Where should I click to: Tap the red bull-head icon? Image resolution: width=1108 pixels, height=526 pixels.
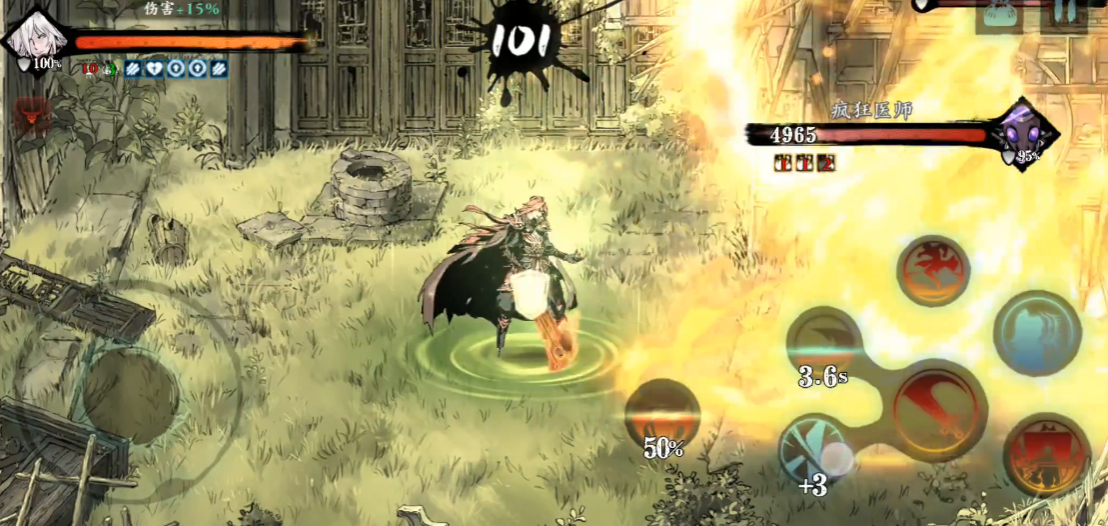pyautogui.click(x=33, y=118)
